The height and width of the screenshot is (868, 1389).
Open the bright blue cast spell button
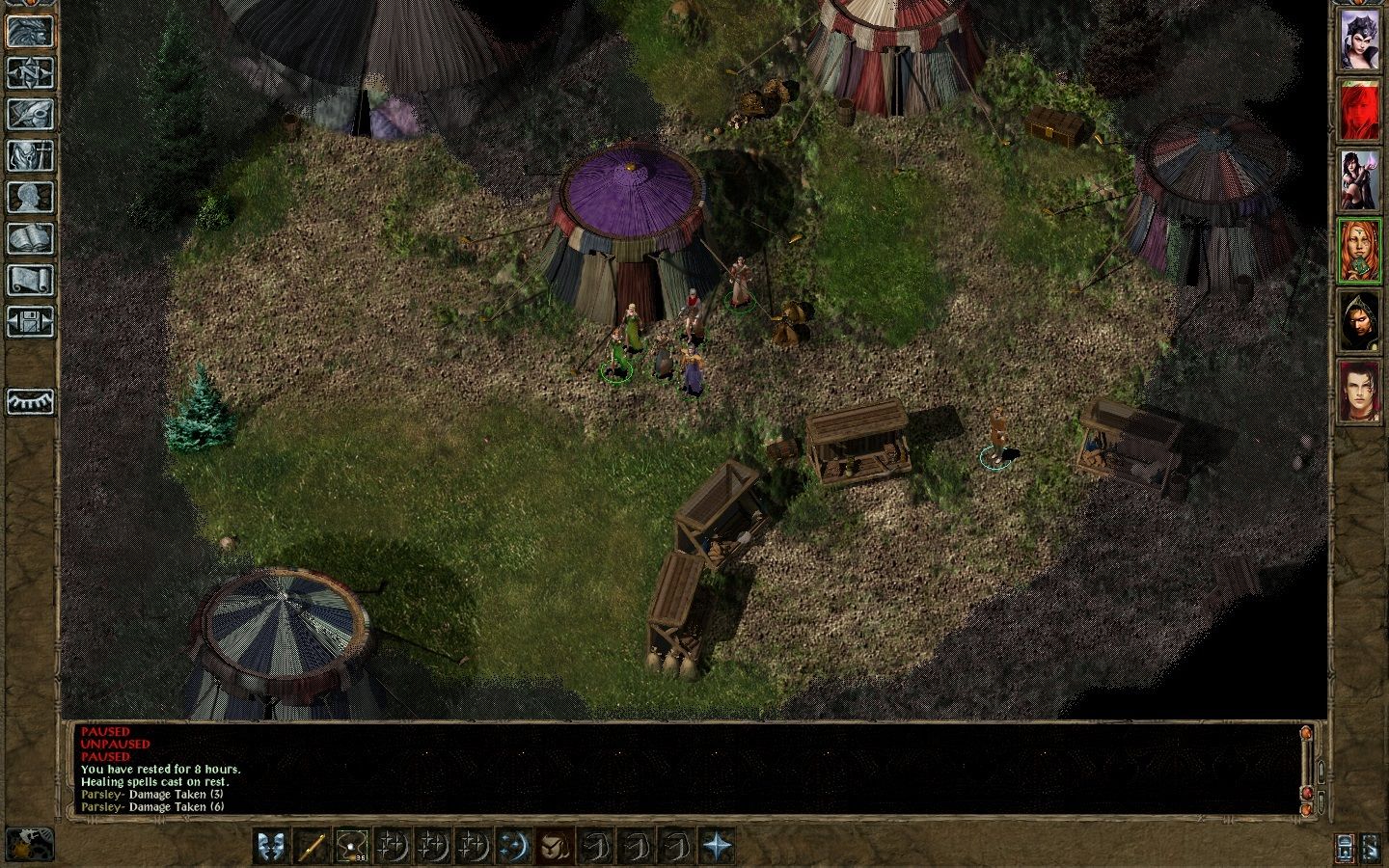tap(515, 847)
